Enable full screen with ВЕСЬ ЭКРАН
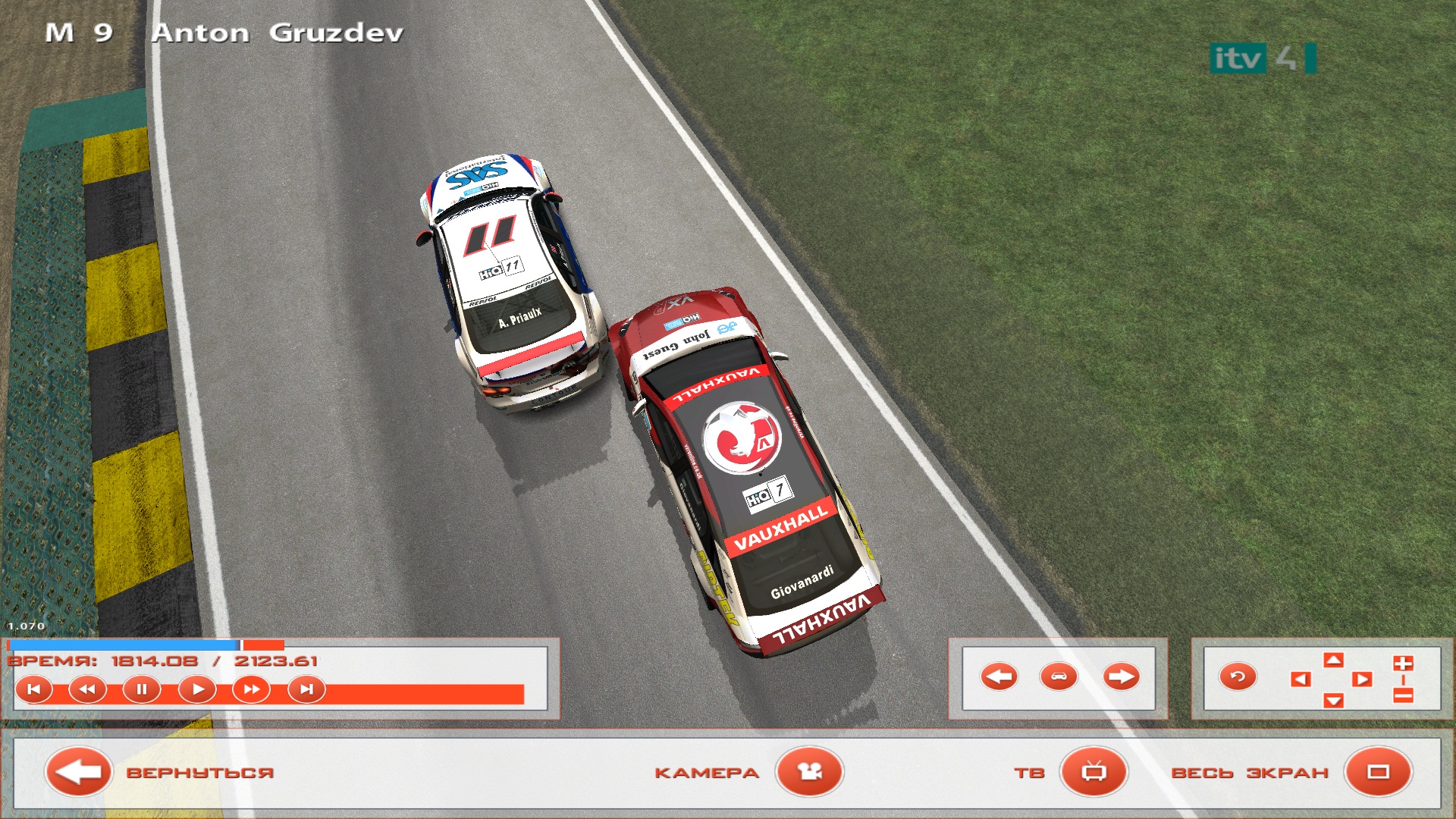 [x=1378, y=772]
